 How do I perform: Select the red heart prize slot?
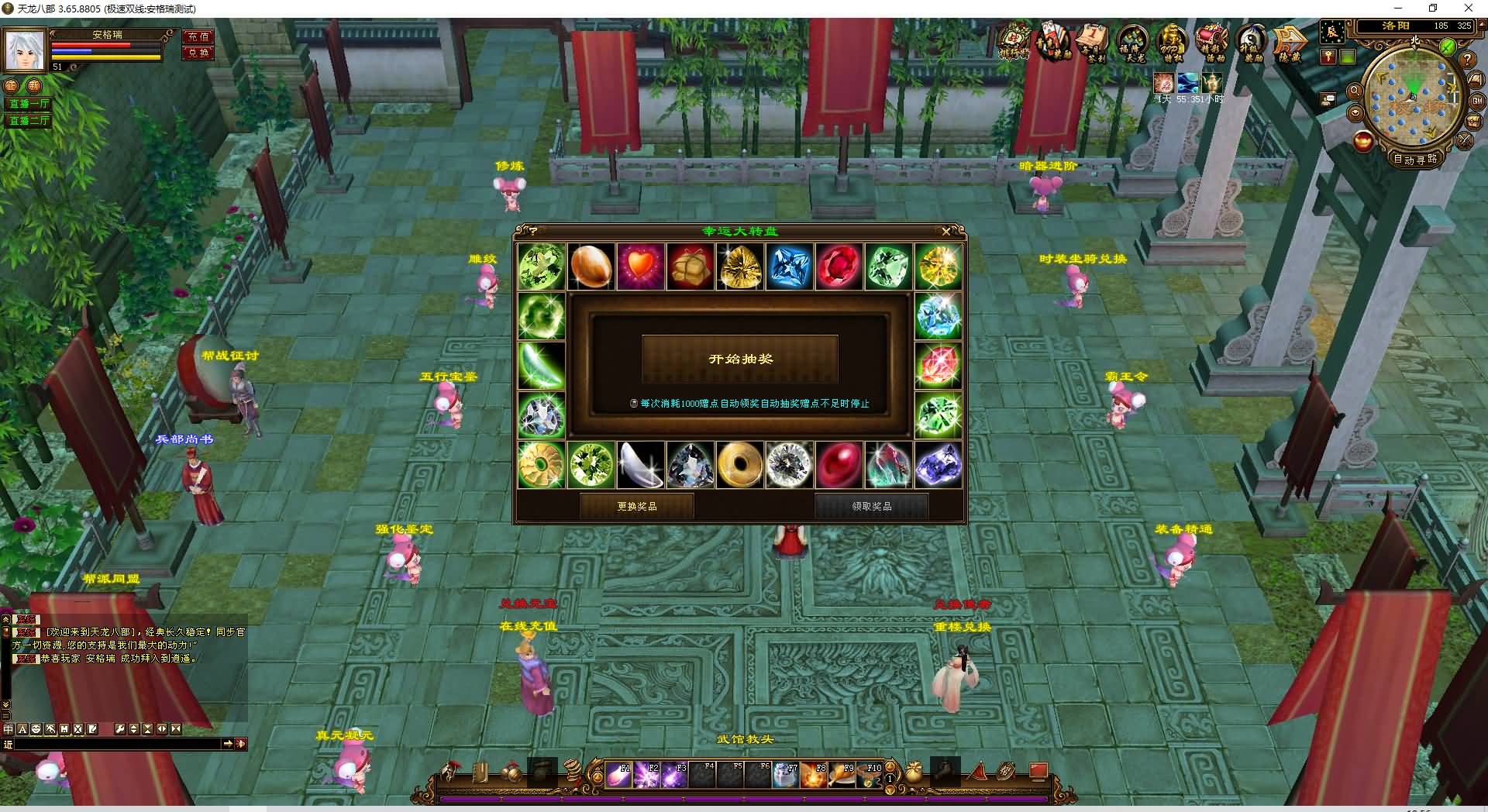tap(640, 267)
